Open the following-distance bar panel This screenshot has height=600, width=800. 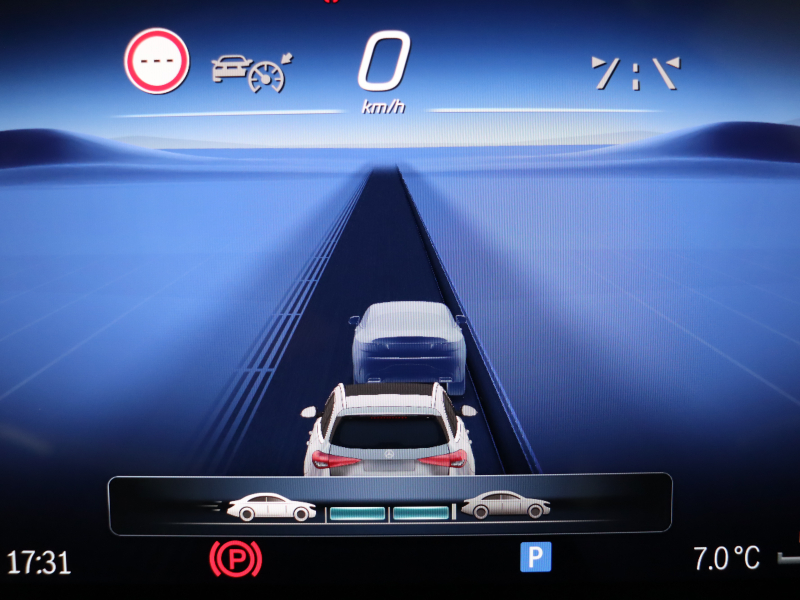coord(389,505)
